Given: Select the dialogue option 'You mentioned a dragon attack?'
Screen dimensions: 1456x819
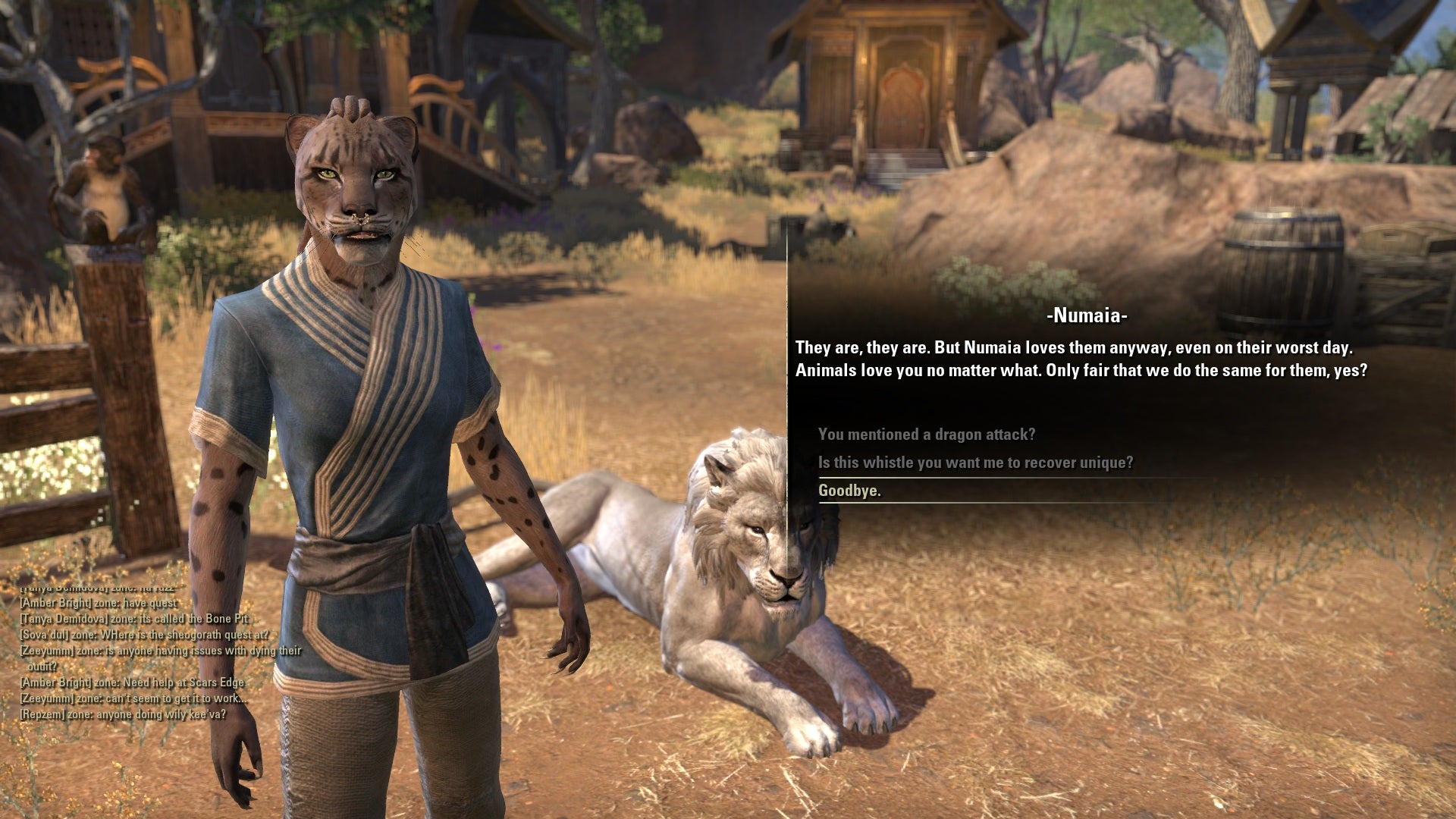Looking at the screenshot, I should [928, 435].
